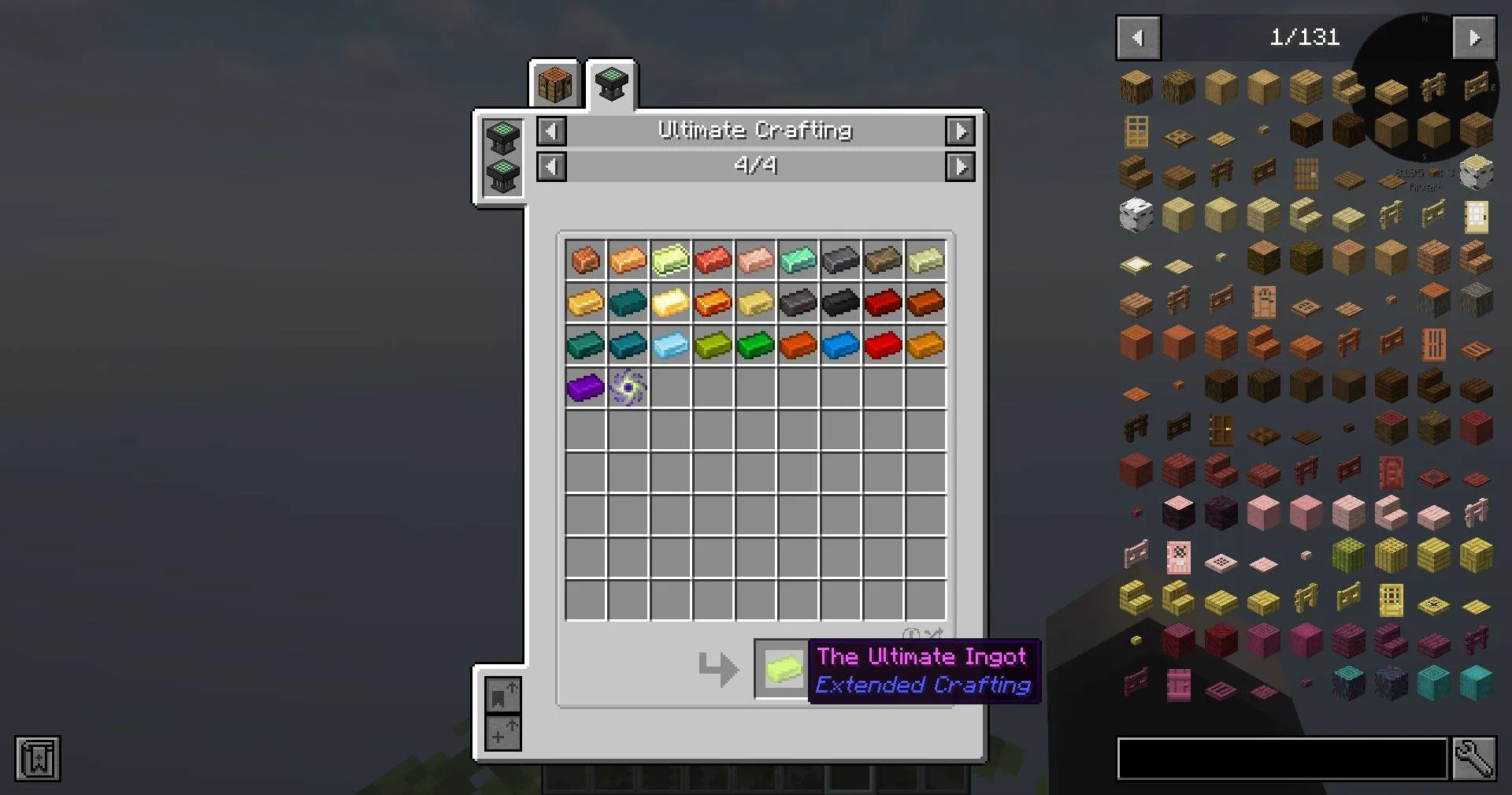This screenshot has width=1512, height=795.
Task: Click the oak log thumbnail in the item list
Action: [1137, 87]
